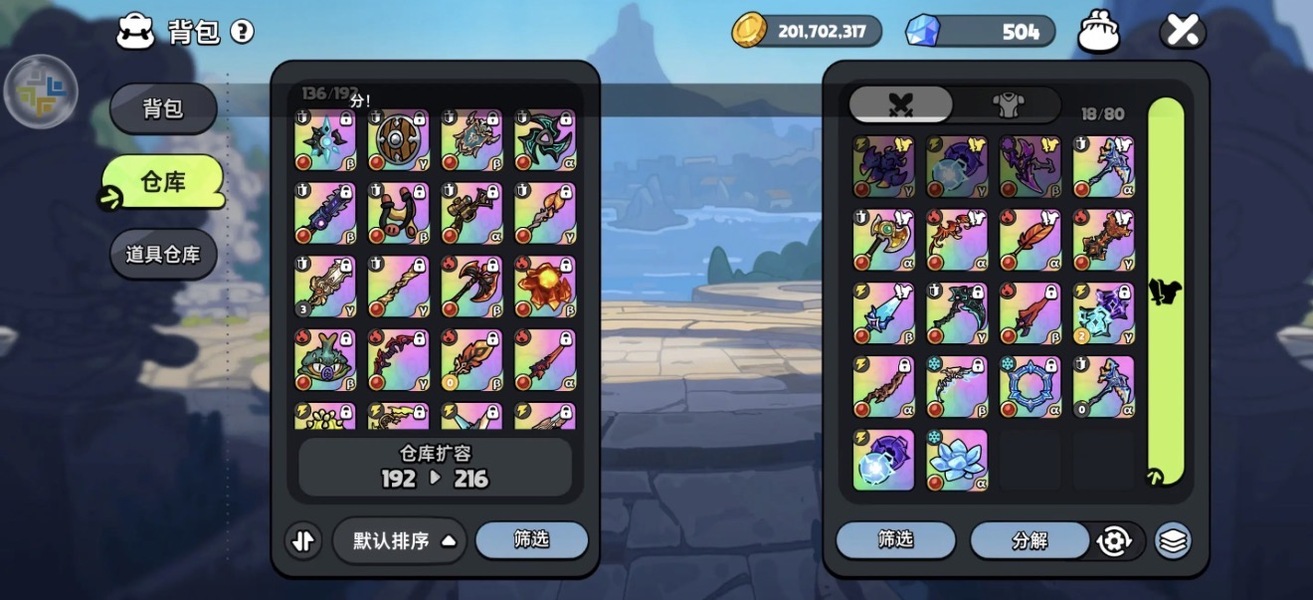
Task: Click the help question mark beside 背包
Action: coord(242,32)
